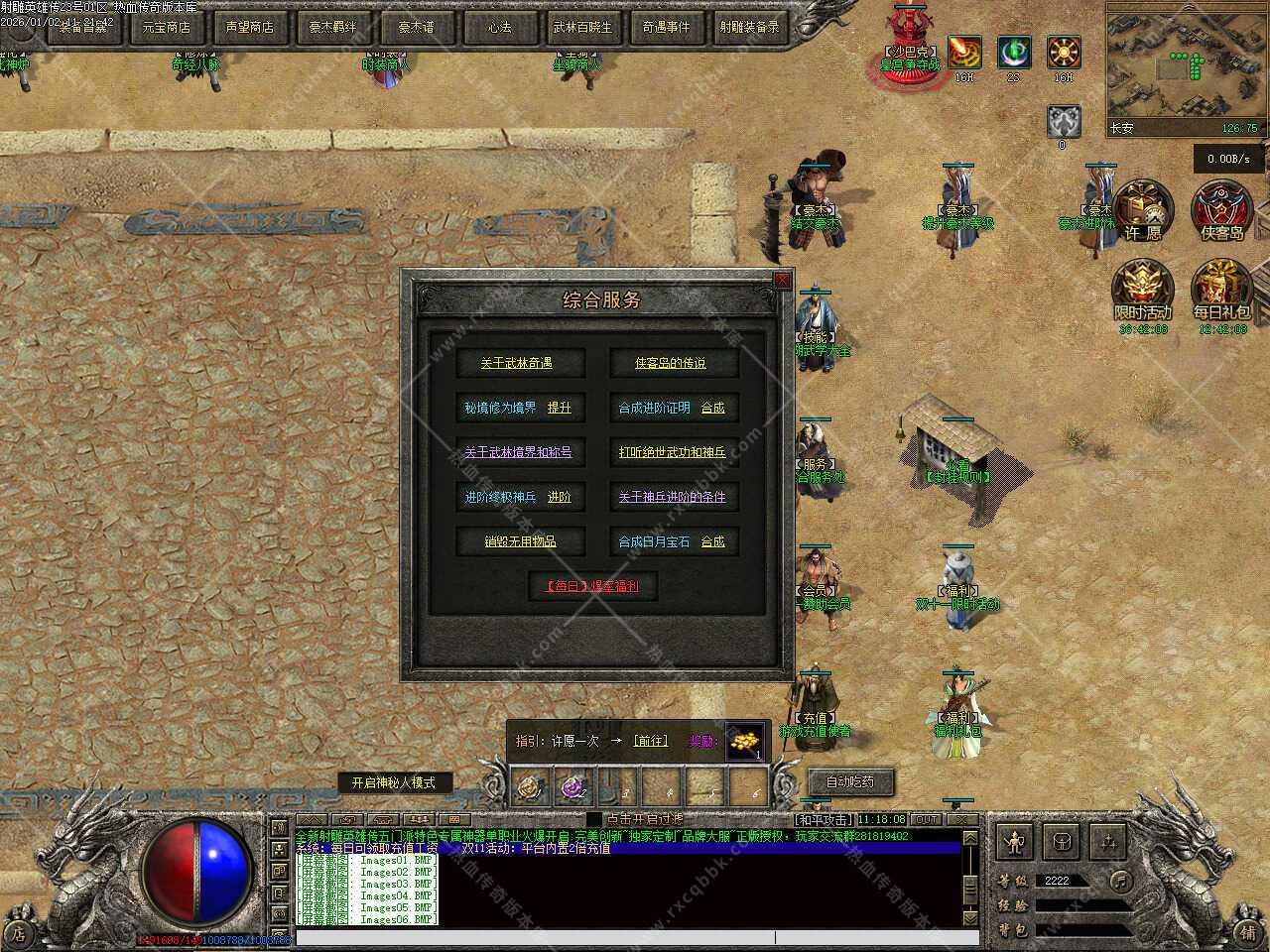Open the 侠客岛 icon
This screenshot has width=1270, height=952.
click(1221, 210)
